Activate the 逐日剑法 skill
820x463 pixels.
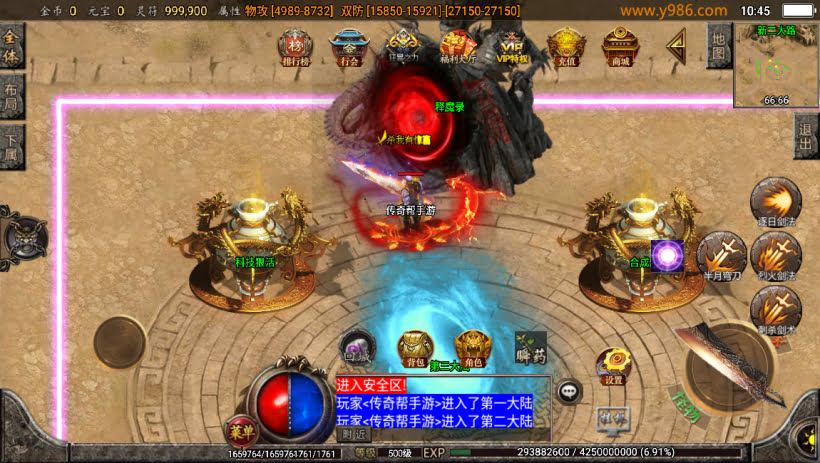coord(775,202)
